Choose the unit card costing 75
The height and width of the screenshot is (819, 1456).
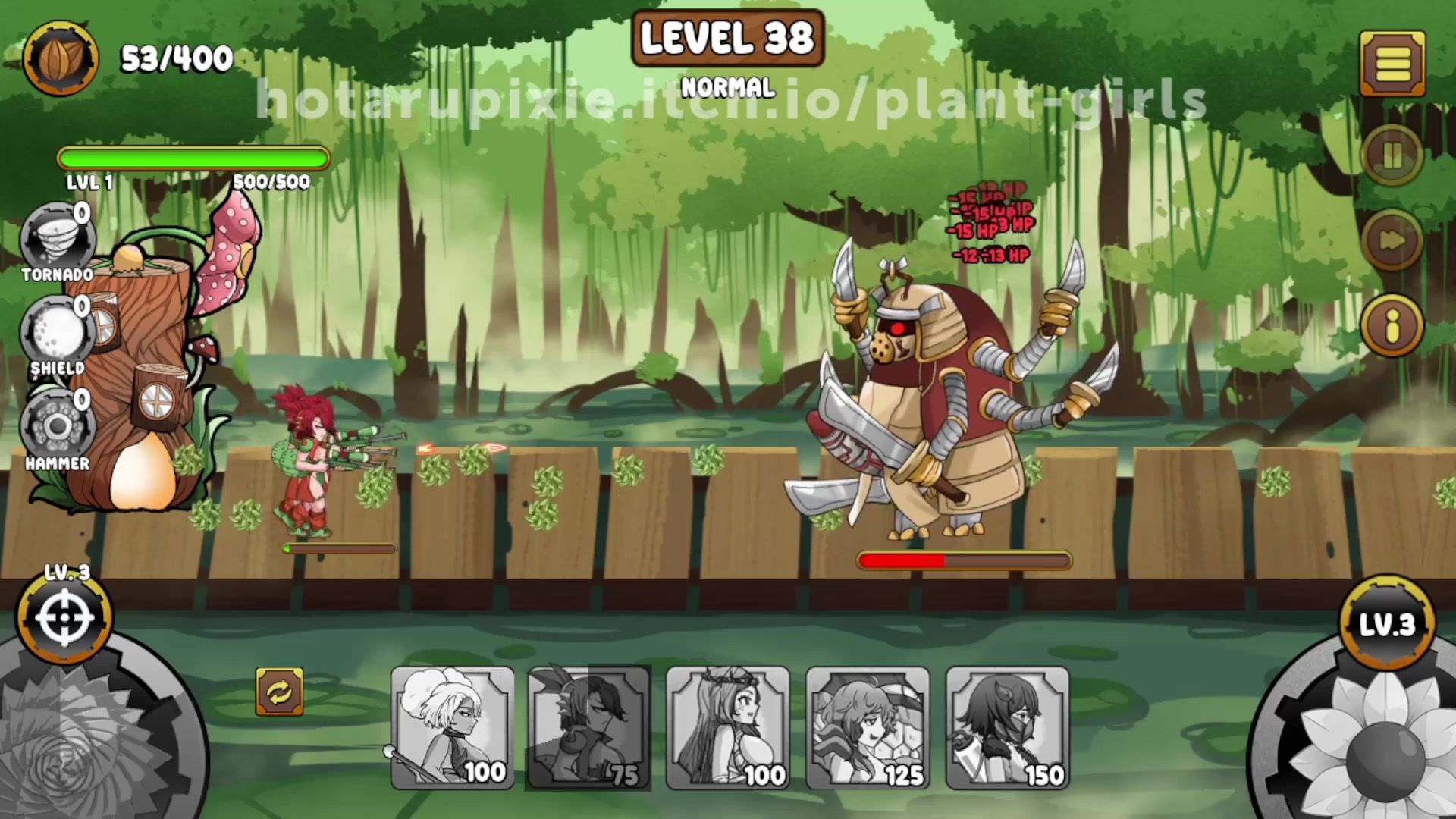pos(588,728)
